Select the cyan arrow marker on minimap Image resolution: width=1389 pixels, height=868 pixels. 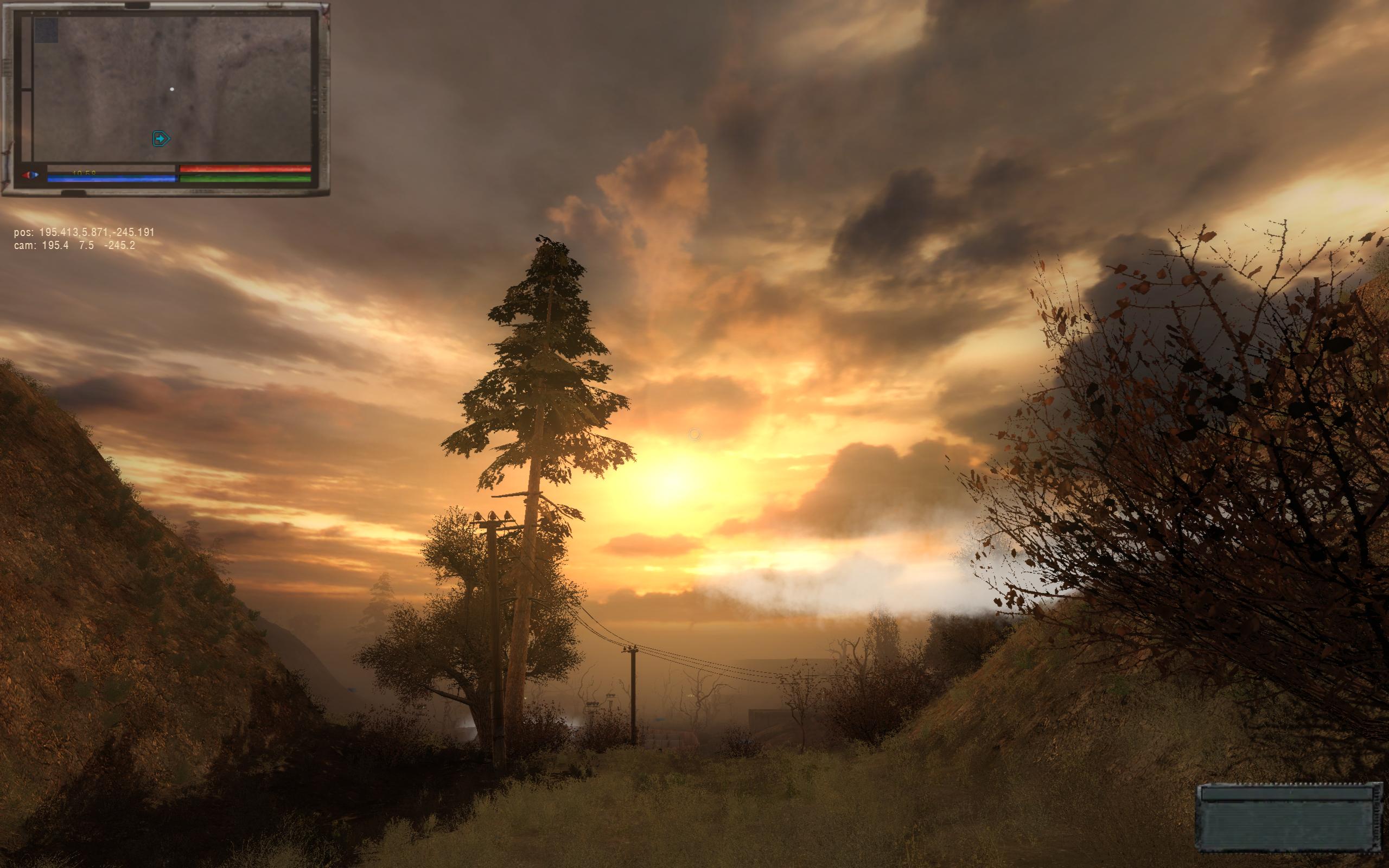point(161,138)
